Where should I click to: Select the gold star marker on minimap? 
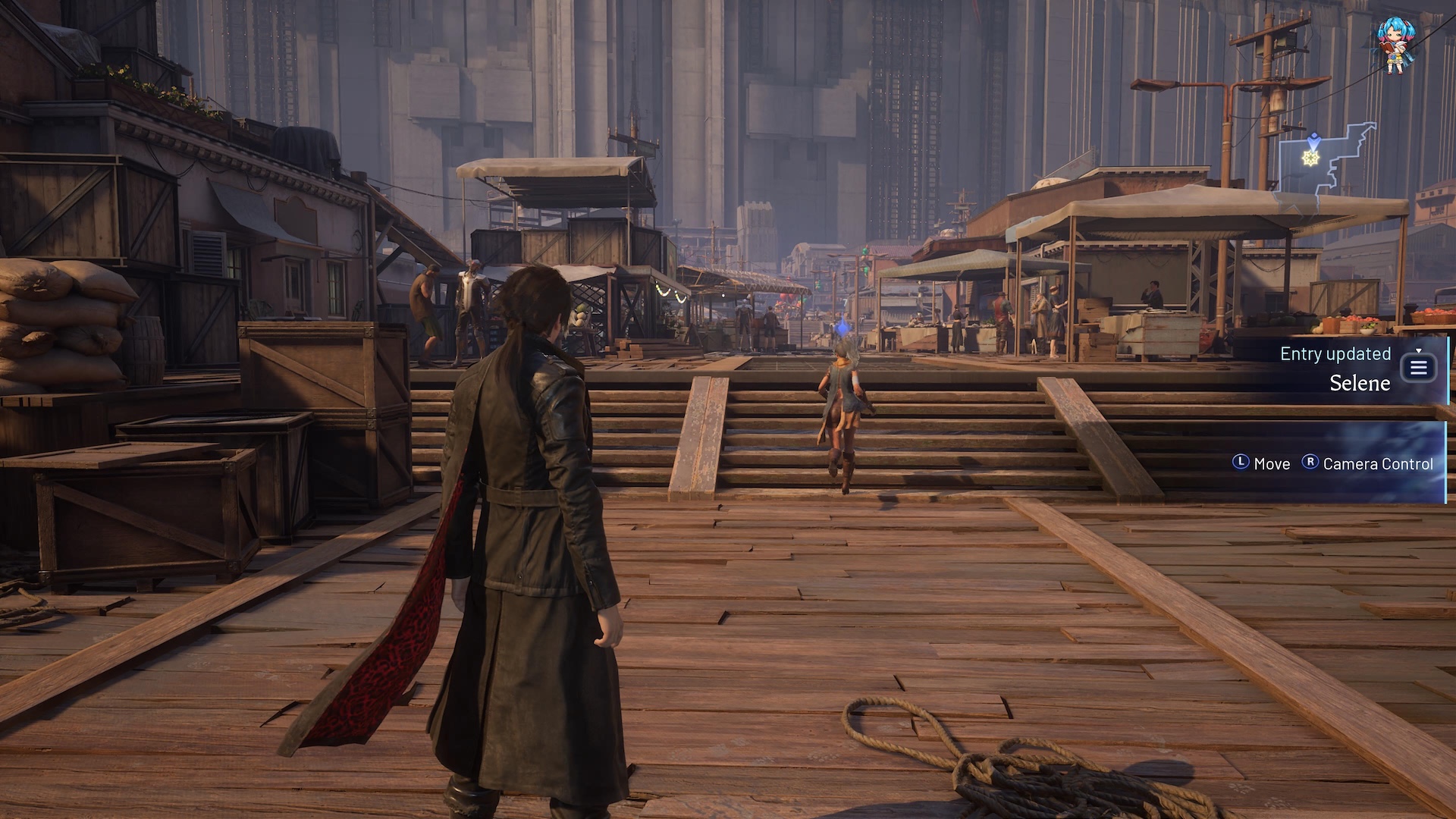(1311, 158)
